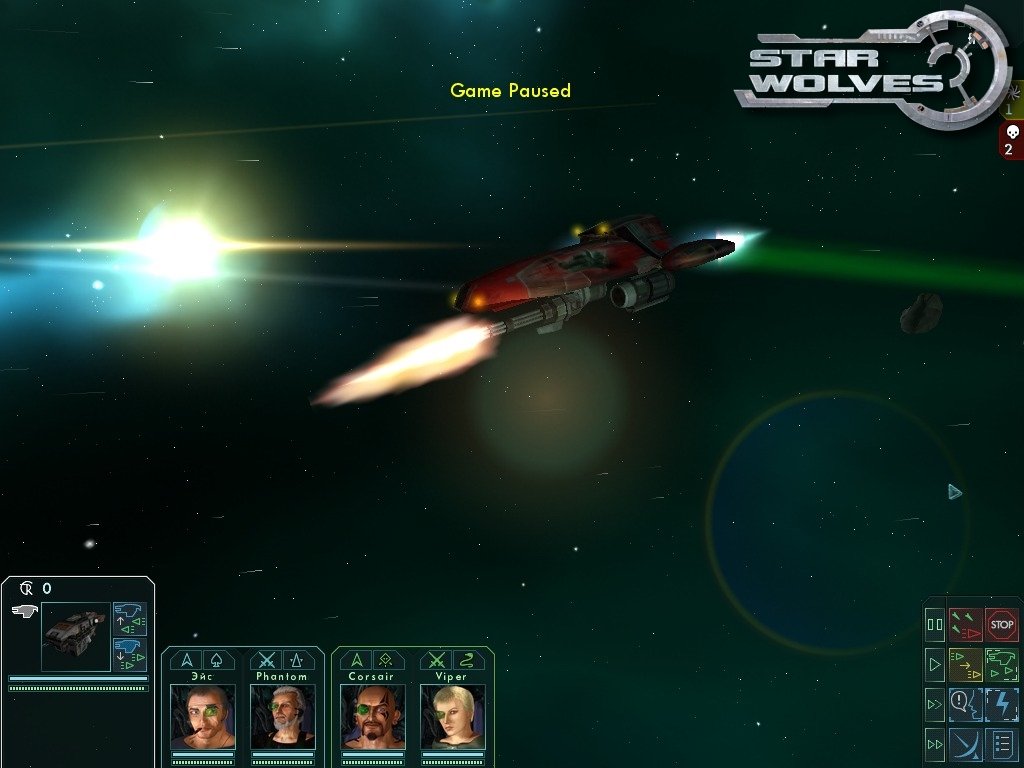Activate the blue lightning bolt ability
This screenshot has height=768, width=1024.
pos(1002,703)
